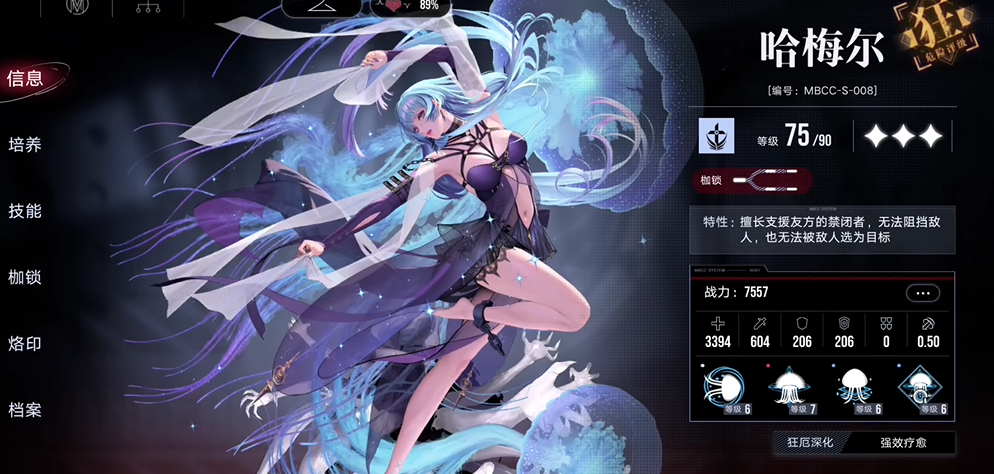The height and width of the screenshot is (474, 994).
Task: Open the 培养 training tab
Action: click(26, 145)
